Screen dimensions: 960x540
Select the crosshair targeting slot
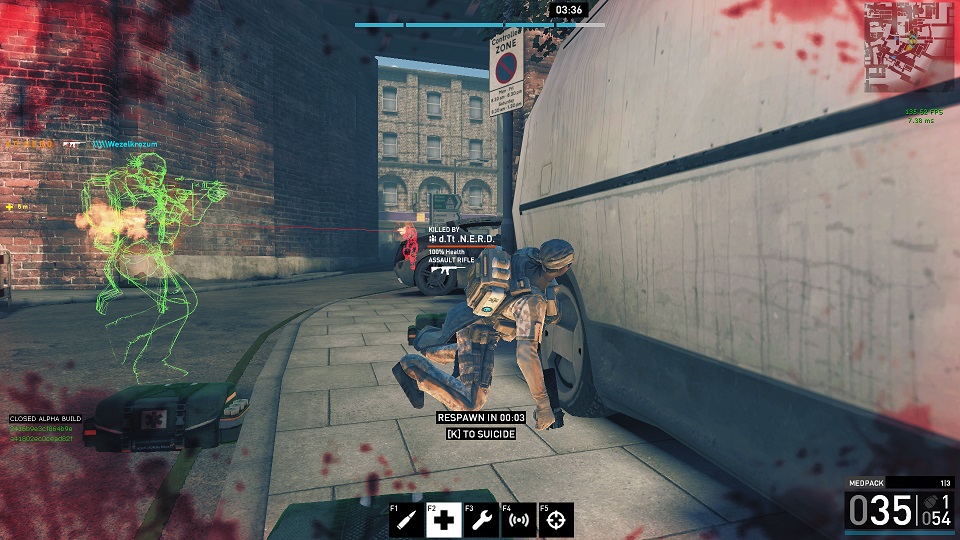556,520
